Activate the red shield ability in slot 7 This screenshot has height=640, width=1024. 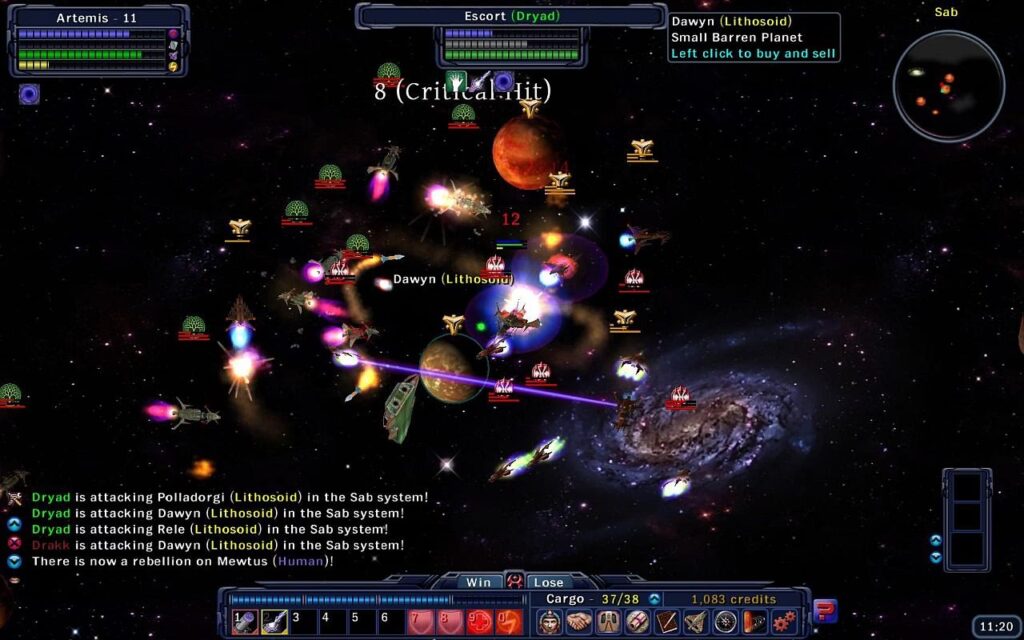click(x=422, y=622)
